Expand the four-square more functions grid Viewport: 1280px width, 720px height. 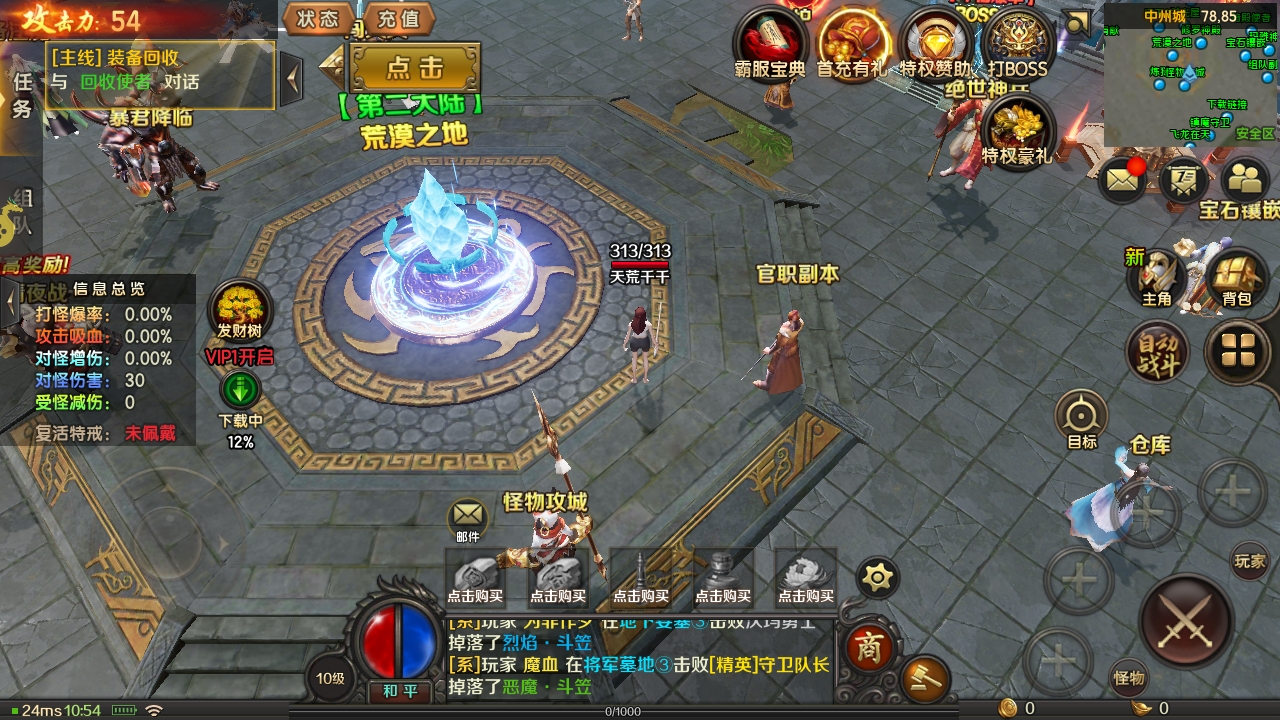[1238, 349]
